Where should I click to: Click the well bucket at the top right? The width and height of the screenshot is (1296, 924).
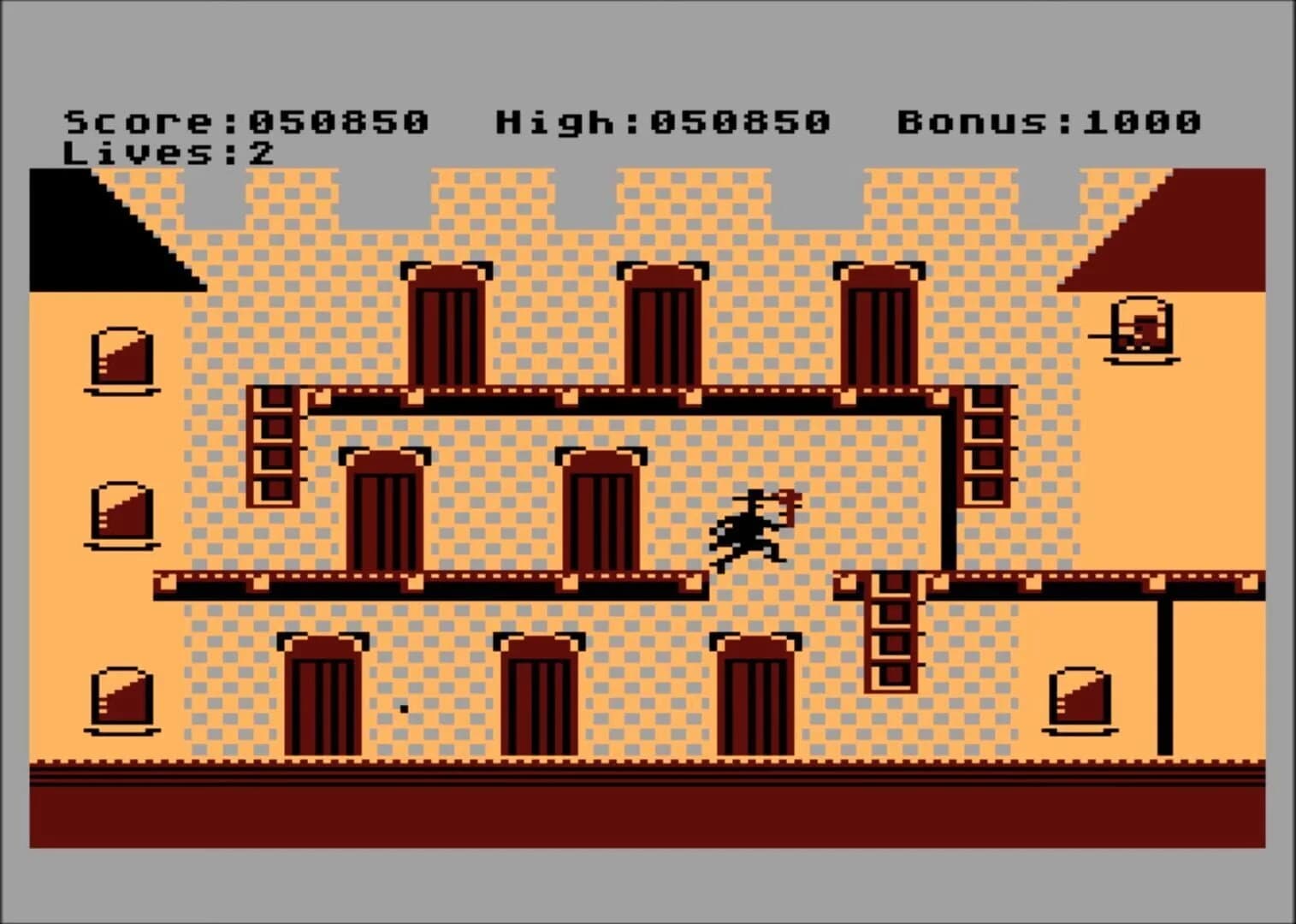tap(1142, 329)
